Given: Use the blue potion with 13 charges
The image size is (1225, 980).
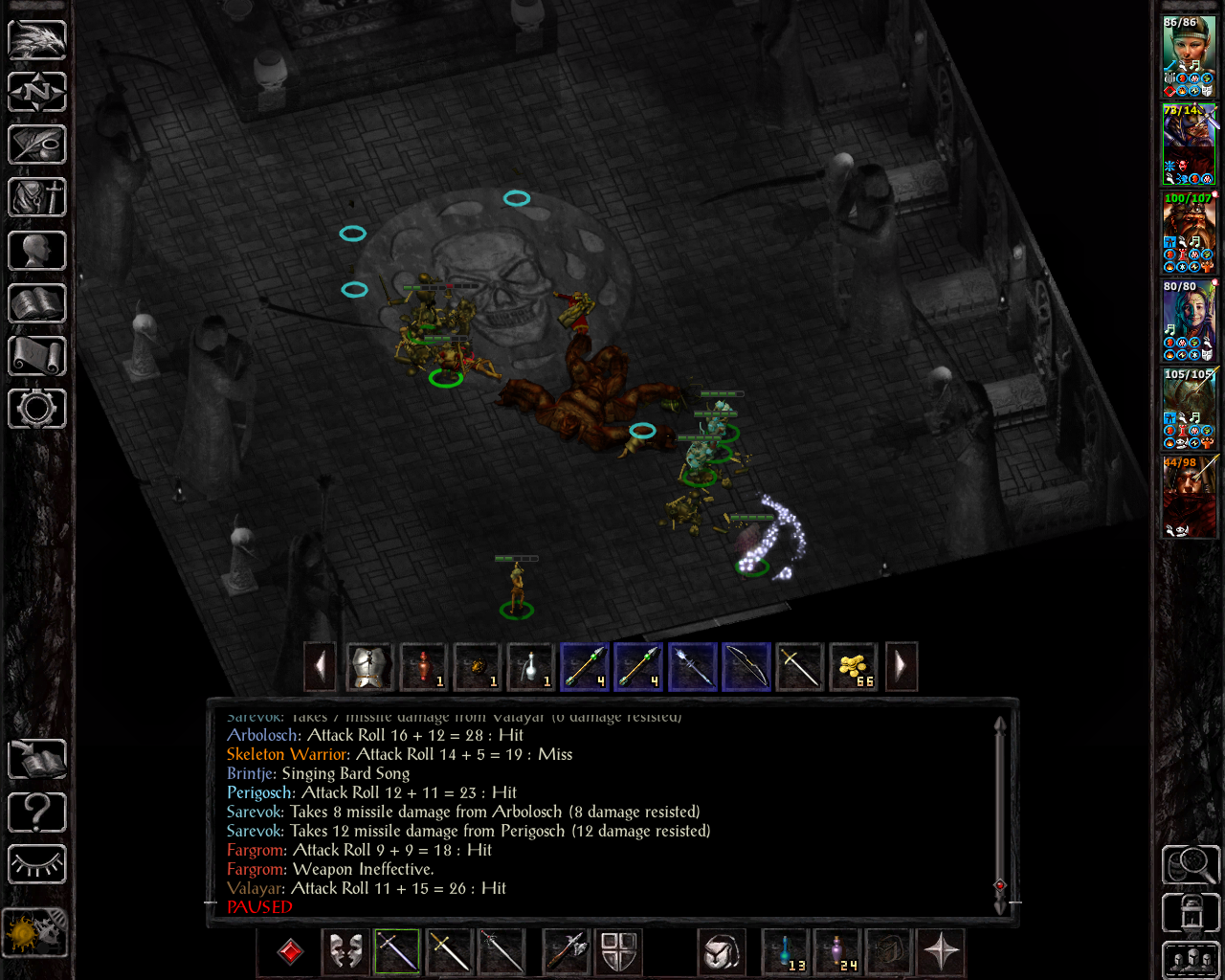Looking at the screenshot, I should (786, 951).
